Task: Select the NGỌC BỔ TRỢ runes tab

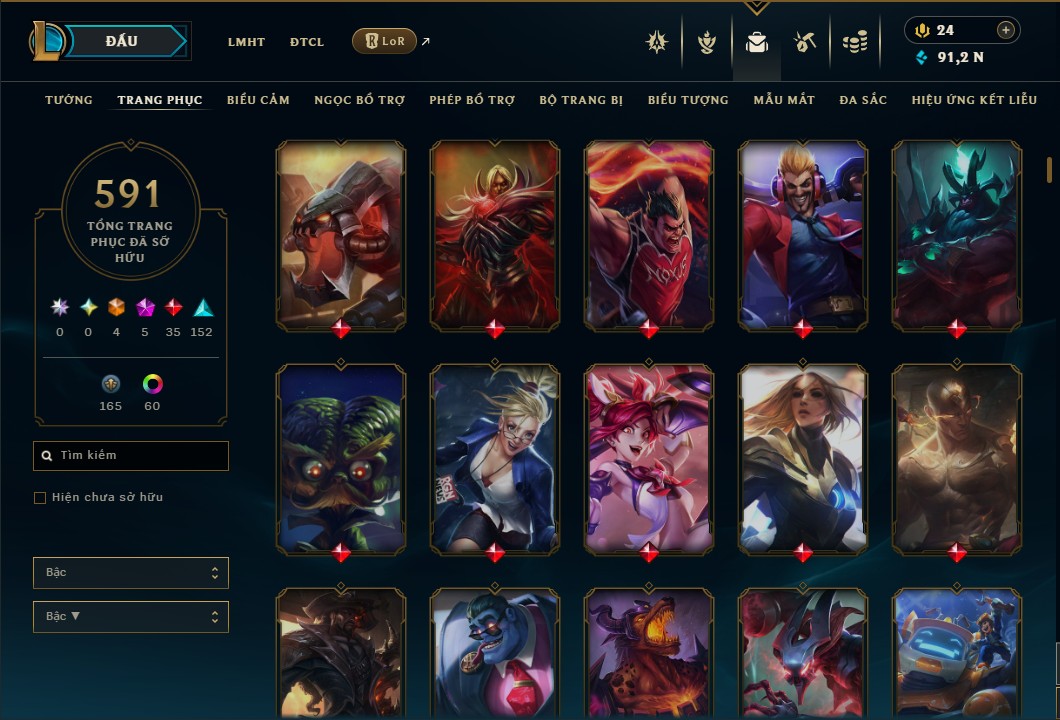Action: click(359, 100)
